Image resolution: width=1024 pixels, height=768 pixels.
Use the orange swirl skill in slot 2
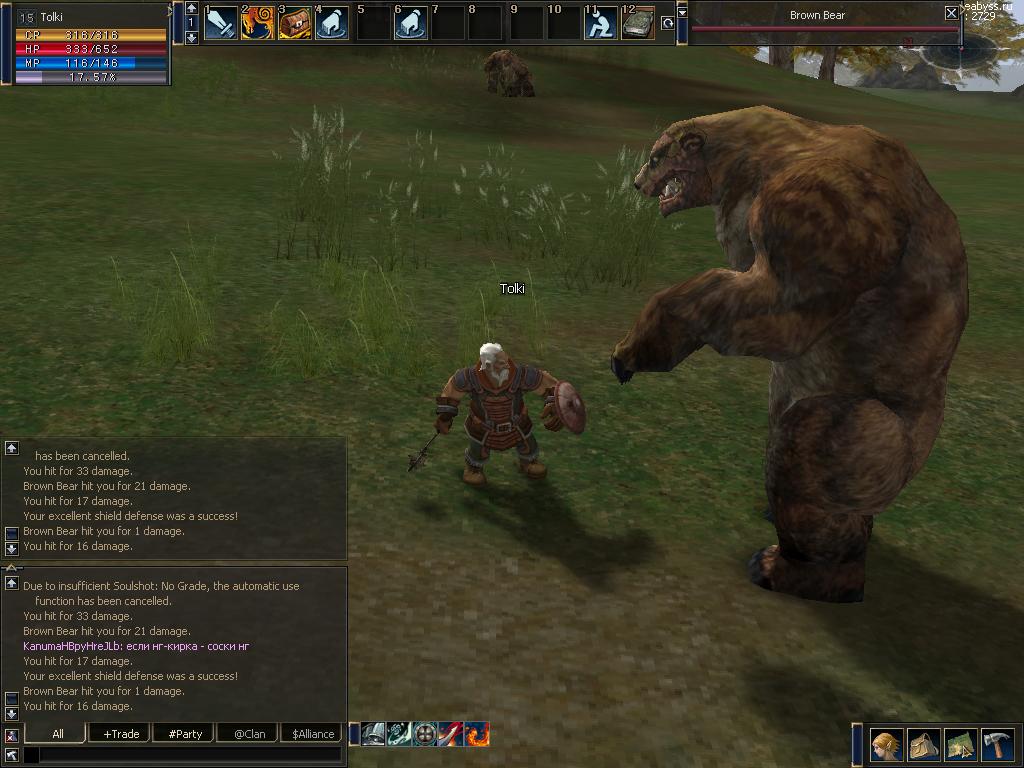[258, 23]
